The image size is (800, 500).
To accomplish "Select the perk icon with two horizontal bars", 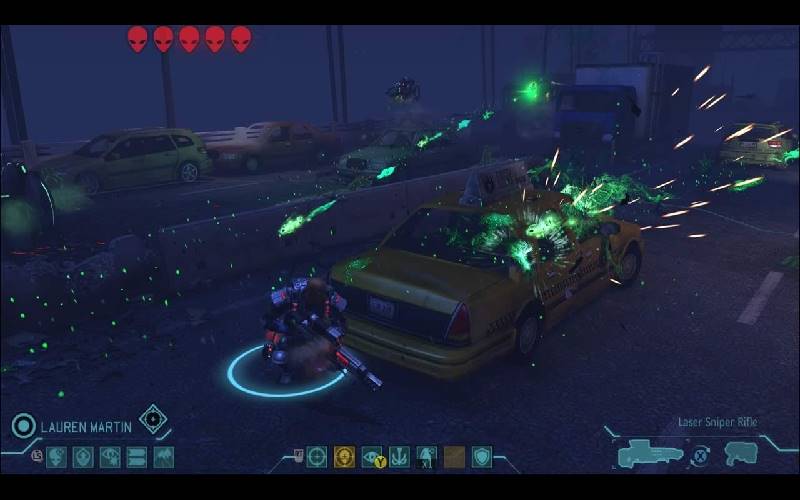I will point(136,457).
